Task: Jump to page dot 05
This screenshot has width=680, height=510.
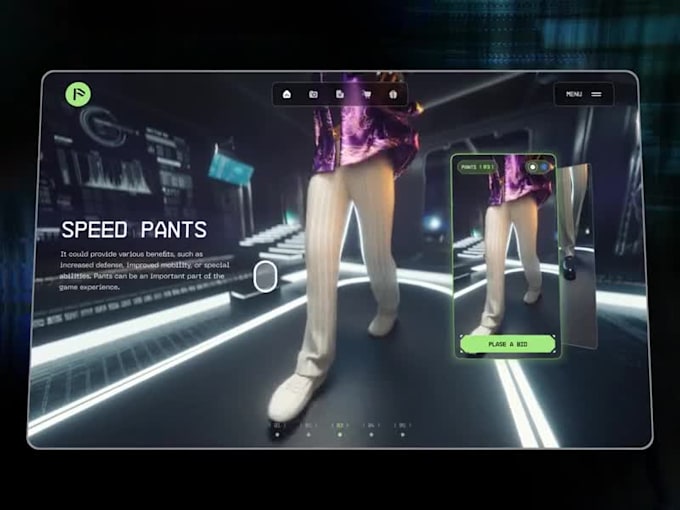Action: [x=402, y=435]
